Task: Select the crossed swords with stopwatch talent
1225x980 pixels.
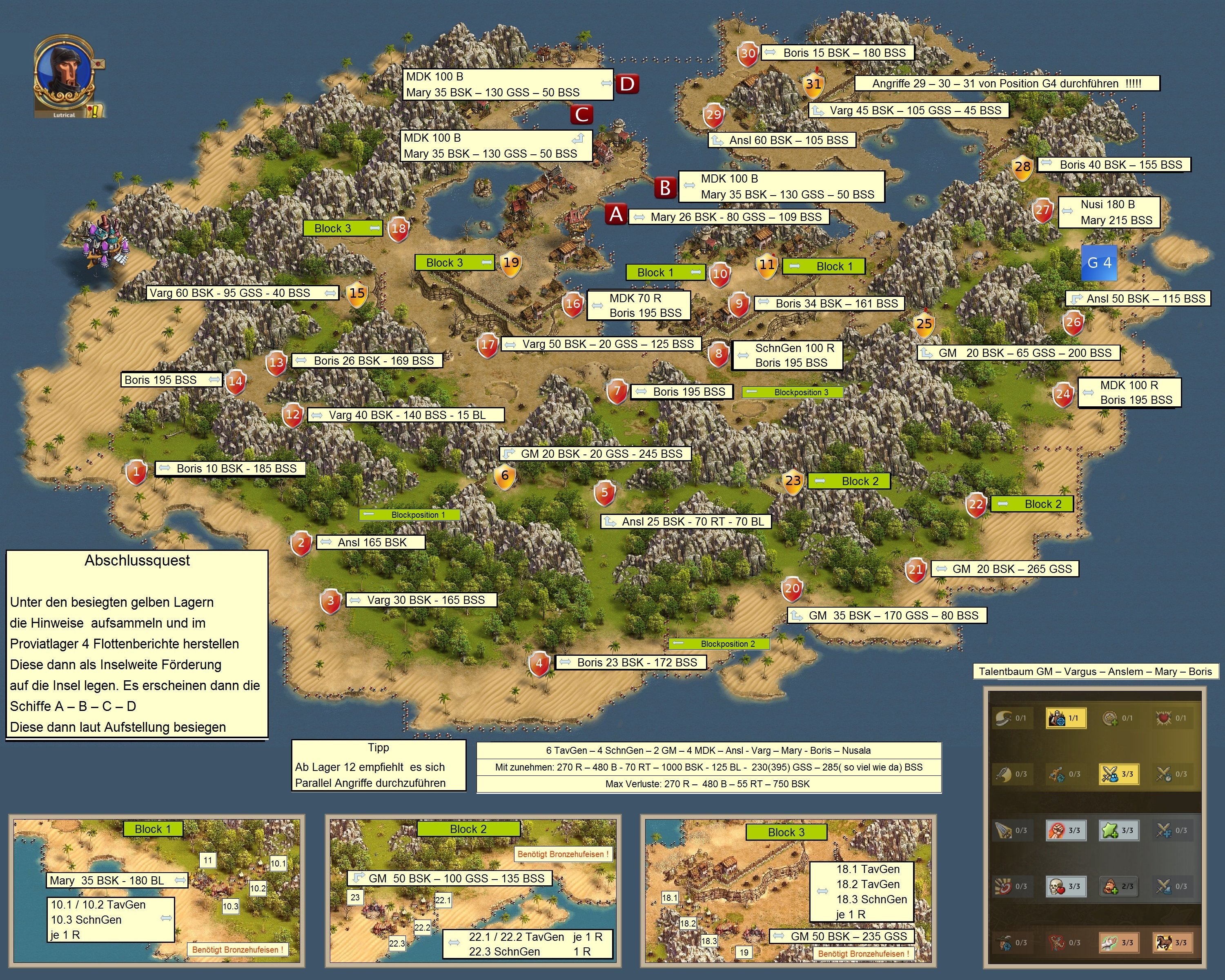Action: click(x=1172, y=774)
